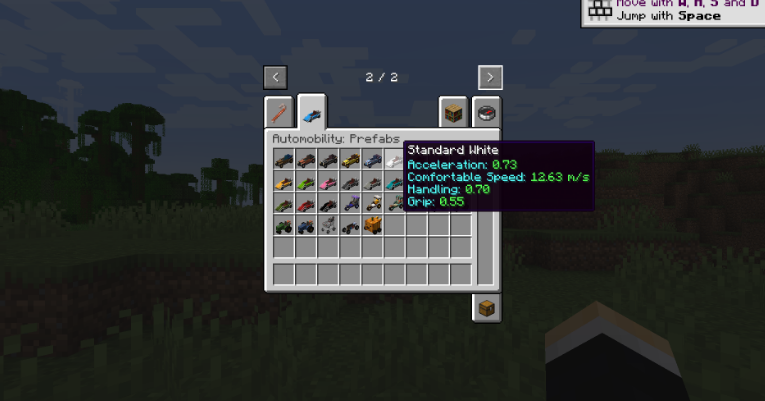Open the chest survival inventory tab

coord(486,307)
